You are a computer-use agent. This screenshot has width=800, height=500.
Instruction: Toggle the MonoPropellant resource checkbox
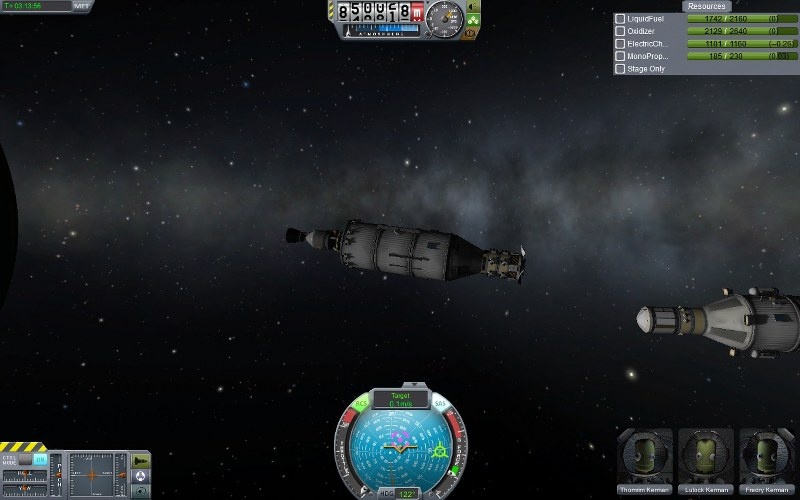620,57
